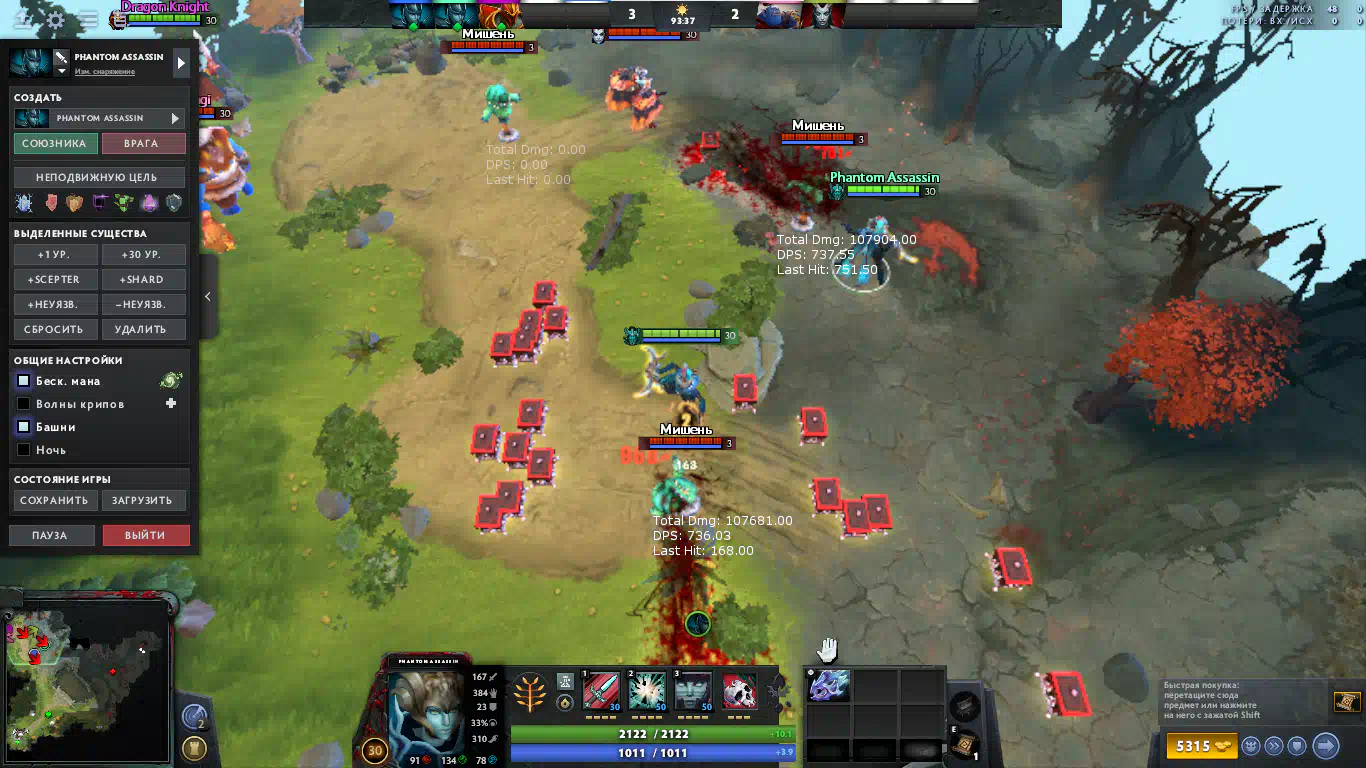
Task: Remove selected units with УДАЛИТЬ
Action: click(143, 329)
